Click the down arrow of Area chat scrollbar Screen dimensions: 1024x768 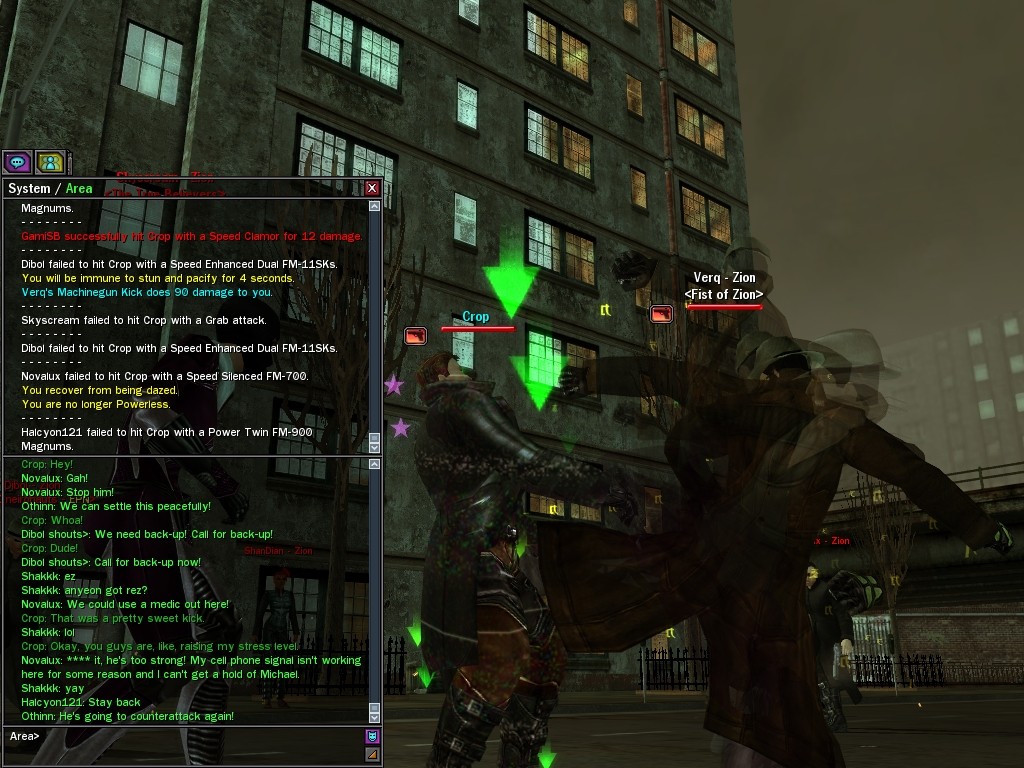click(x=375, y=717)
